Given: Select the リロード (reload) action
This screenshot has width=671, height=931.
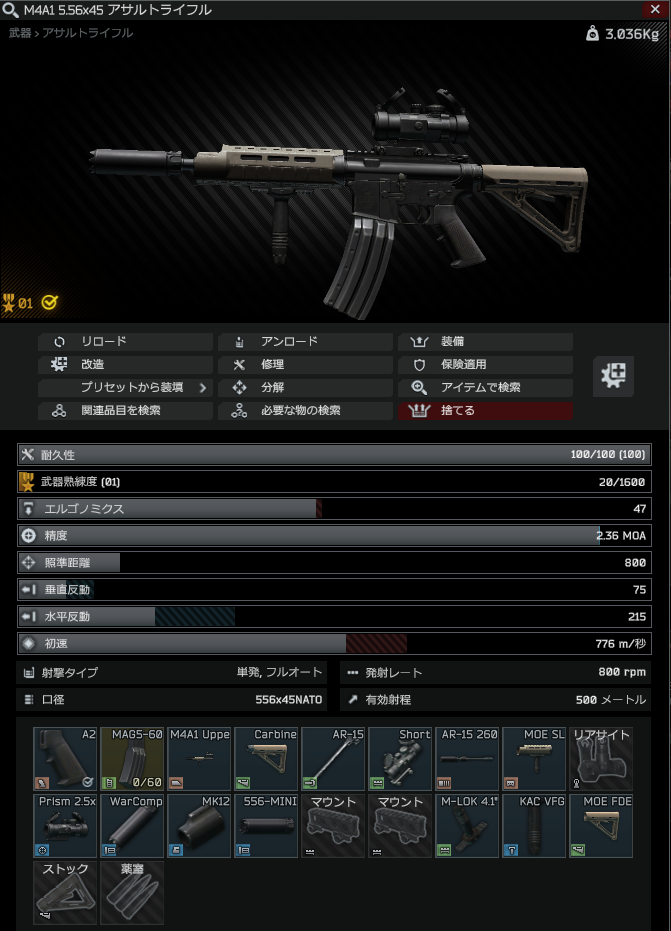Looking at the screenshot, I should tap(125, 341).
